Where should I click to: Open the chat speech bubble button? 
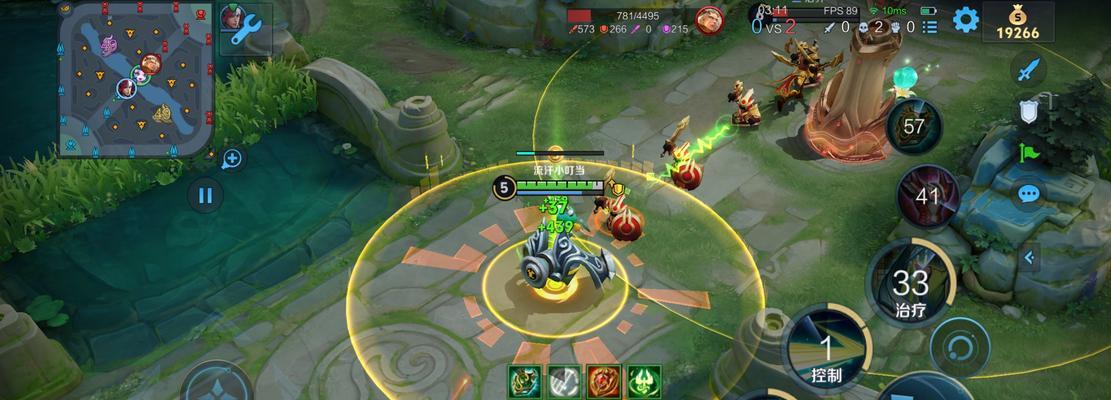point(1028,194)
